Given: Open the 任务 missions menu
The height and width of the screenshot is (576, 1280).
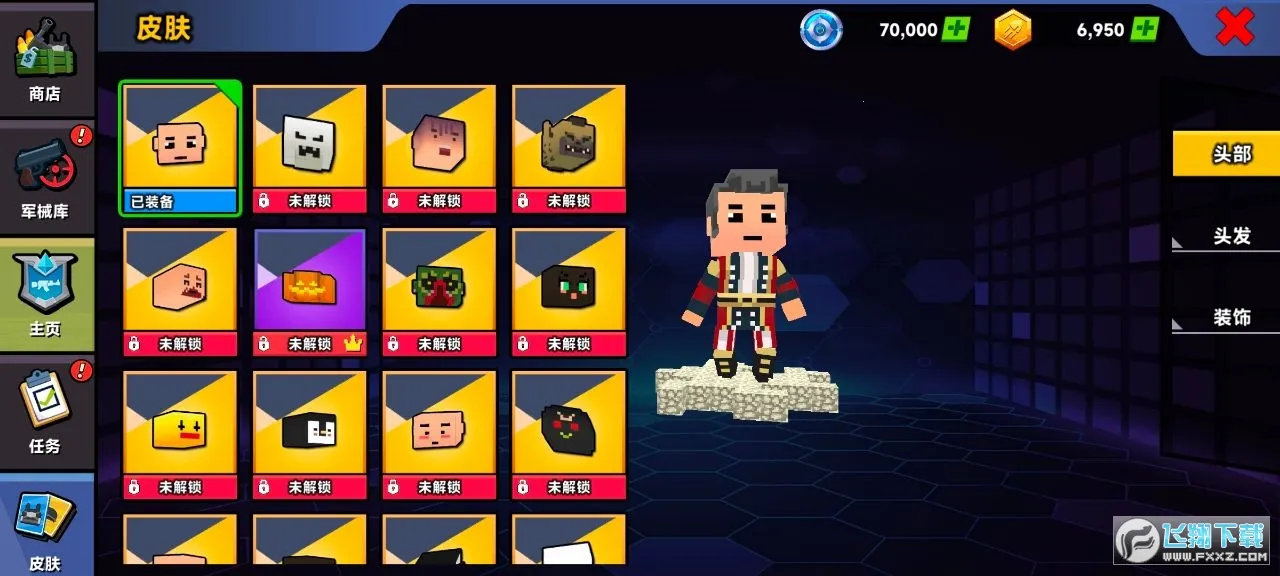Looking at the screenshot, I should tap(45, 412).
